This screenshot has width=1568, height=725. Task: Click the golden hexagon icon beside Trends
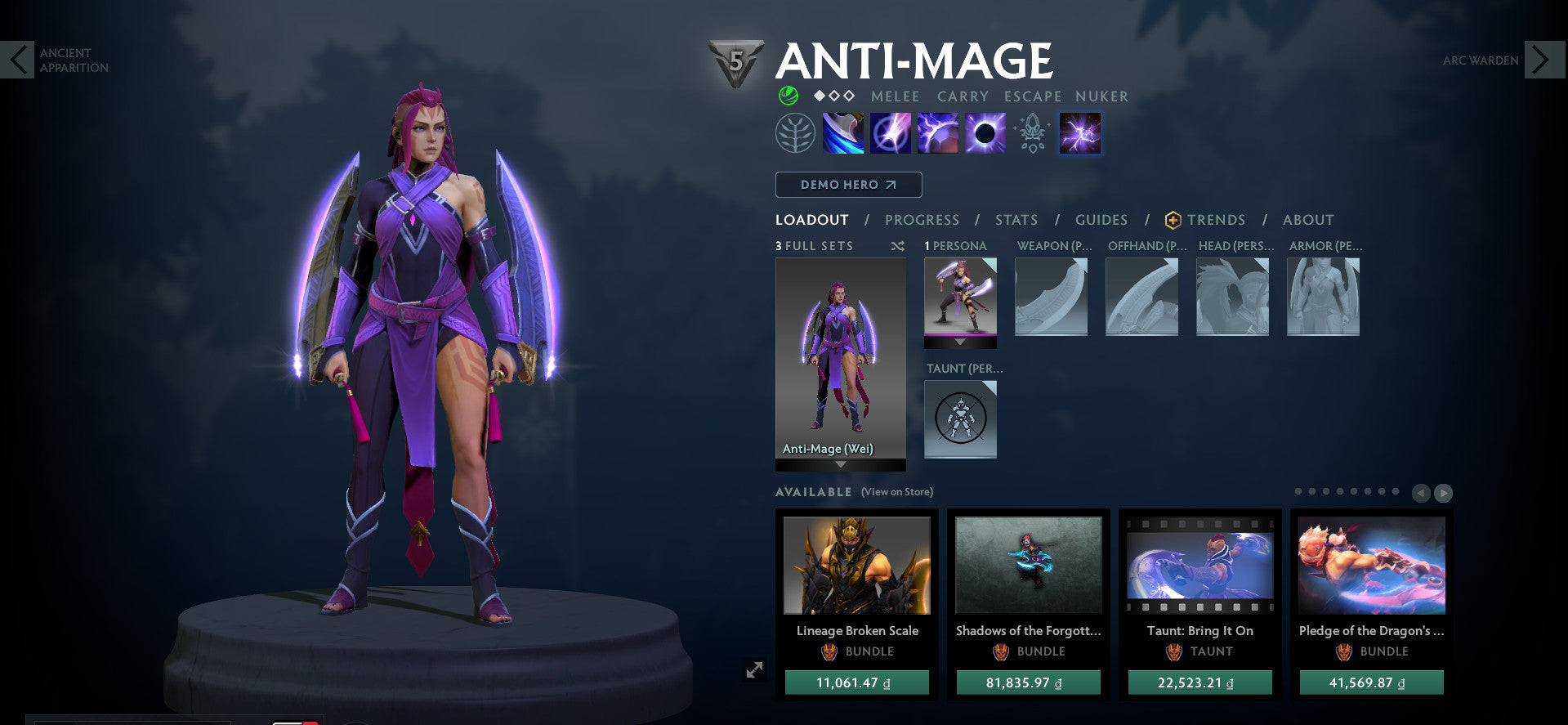click(x=1172, y=219)
